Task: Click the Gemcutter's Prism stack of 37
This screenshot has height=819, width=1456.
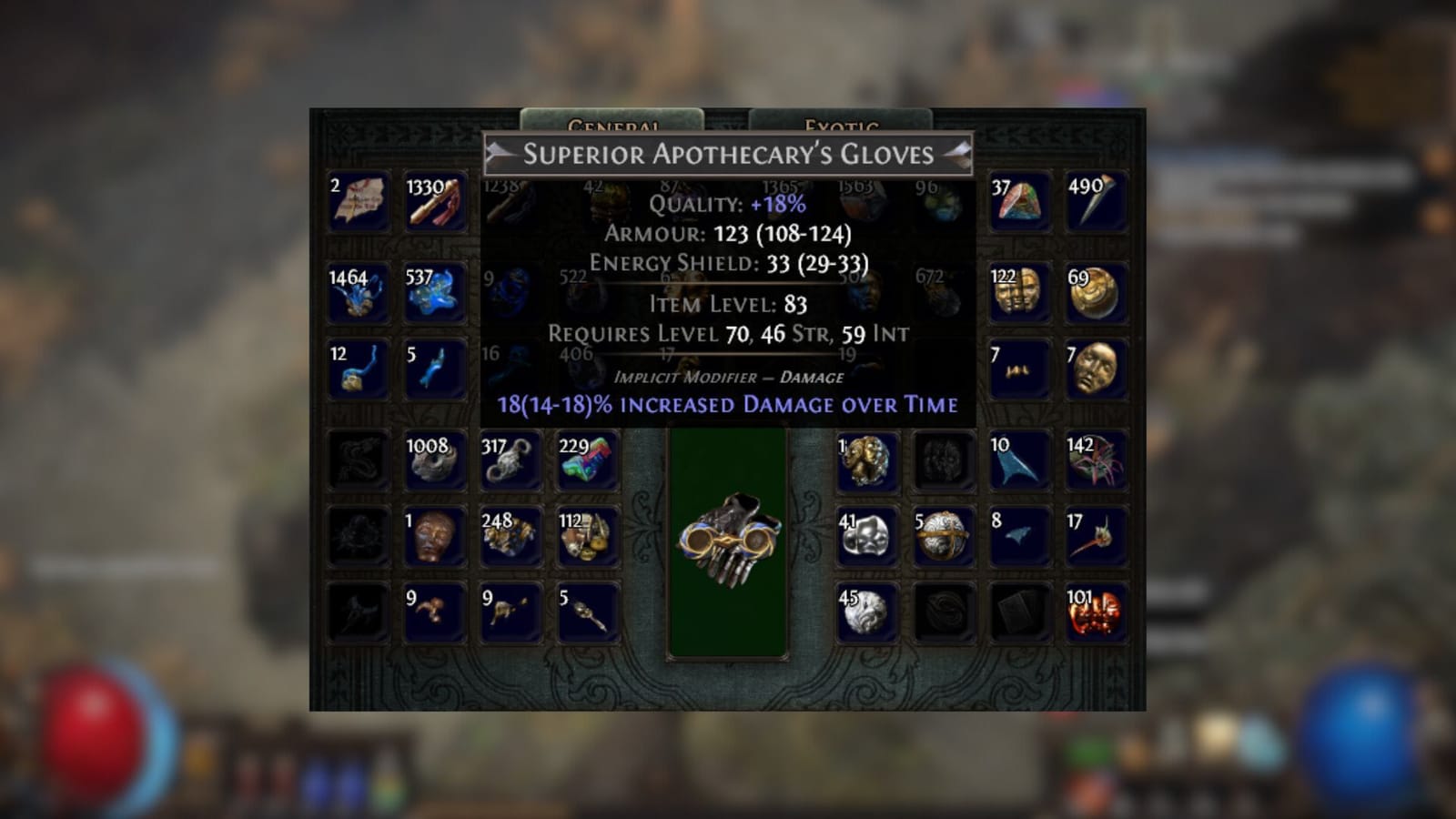Action: click(1018, 200)
